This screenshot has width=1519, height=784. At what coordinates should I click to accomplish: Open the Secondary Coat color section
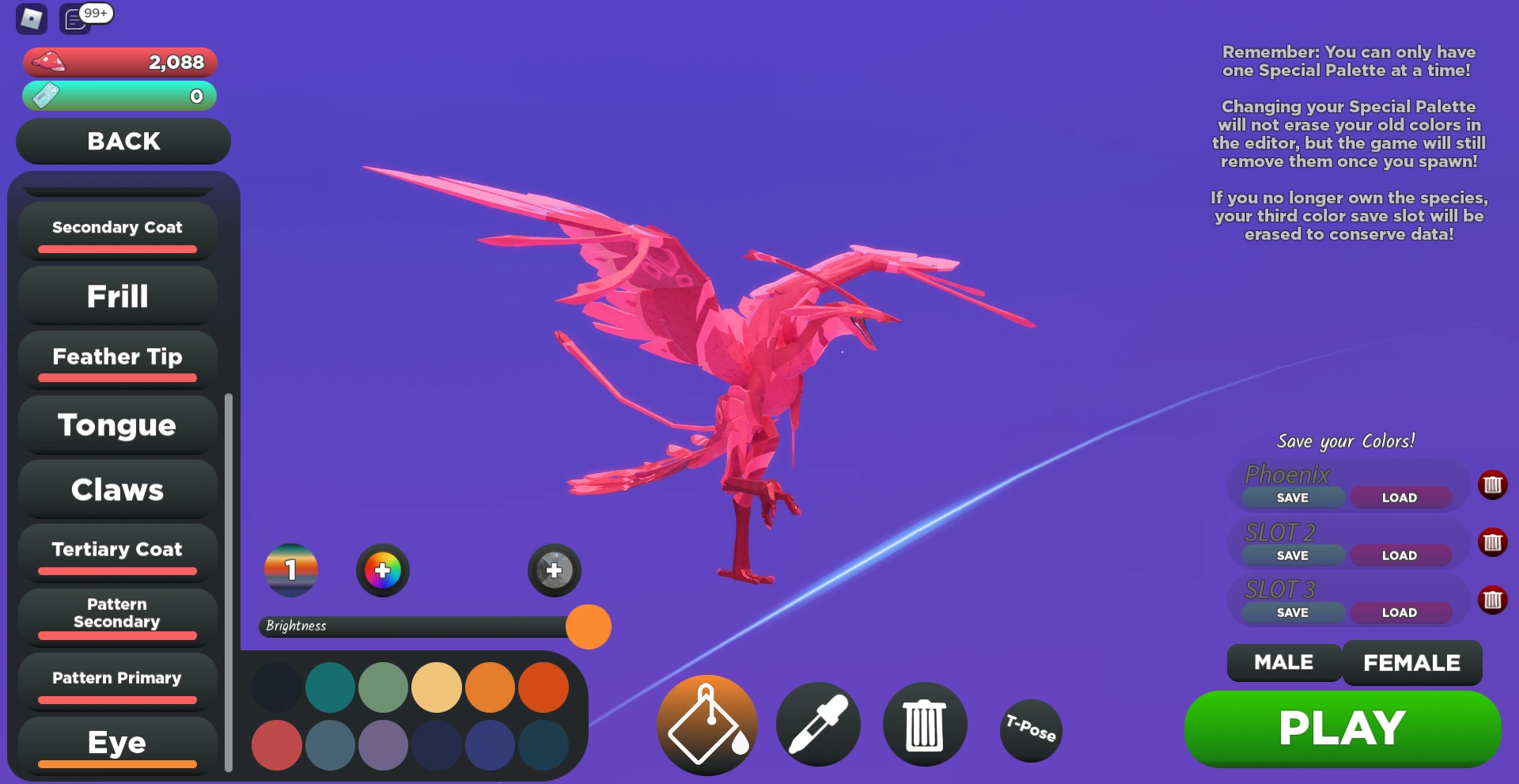(x=116, y=228)
